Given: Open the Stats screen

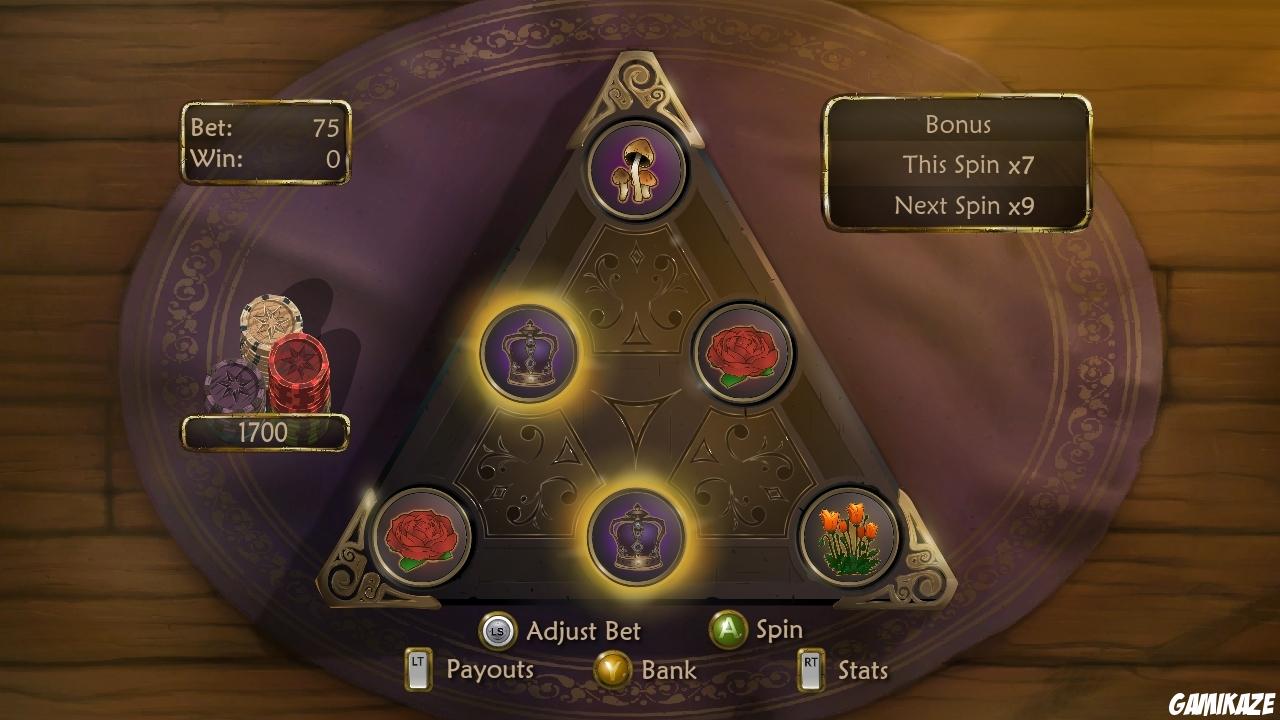Looking at the screenshot, I should click(x=862, y=670).
